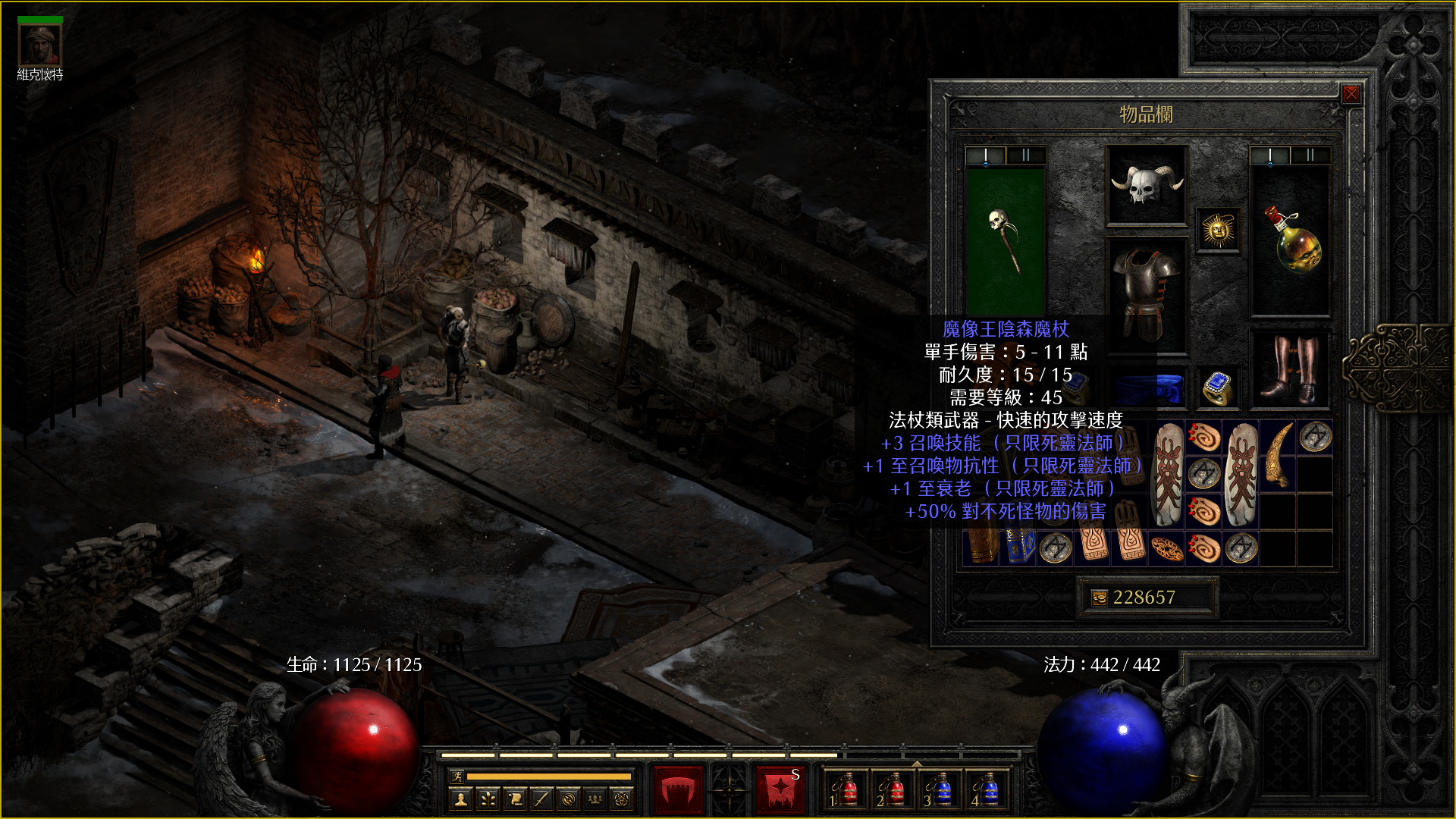Image resolution: width=1456 pixels, height=819 pixels.
Task: Open the character sheet button
Action: 461,799
